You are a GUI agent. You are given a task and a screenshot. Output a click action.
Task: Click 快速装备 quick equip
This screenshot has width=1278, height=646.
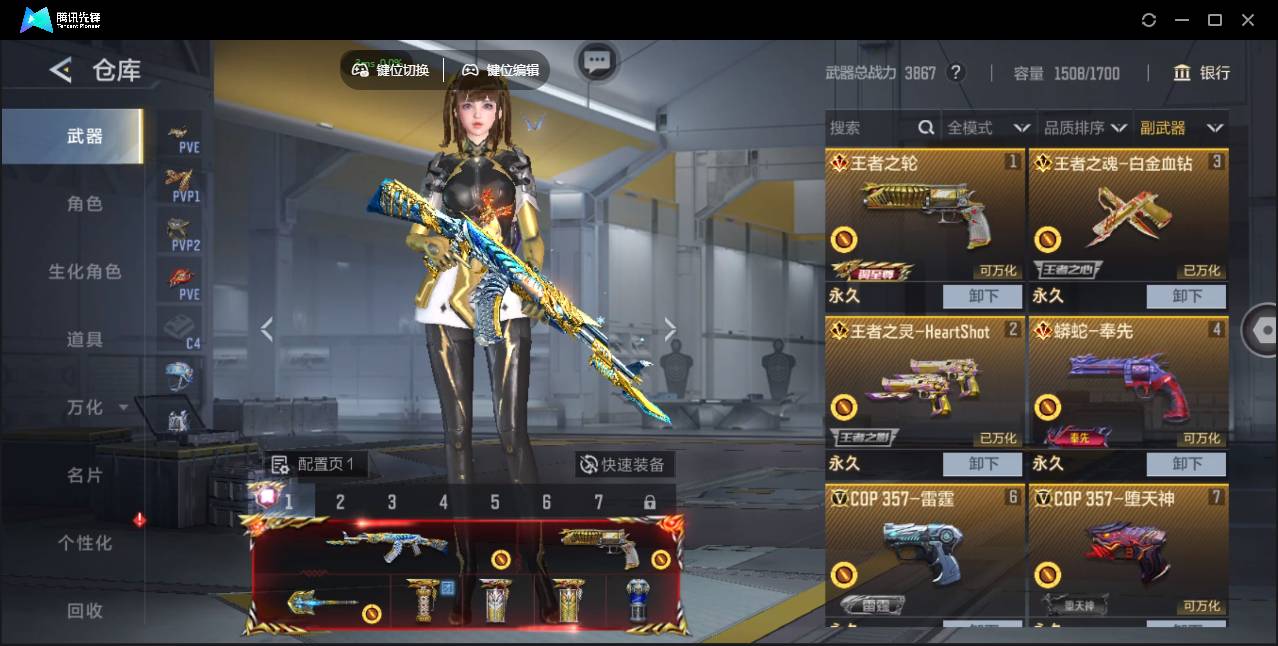(623, 465)
